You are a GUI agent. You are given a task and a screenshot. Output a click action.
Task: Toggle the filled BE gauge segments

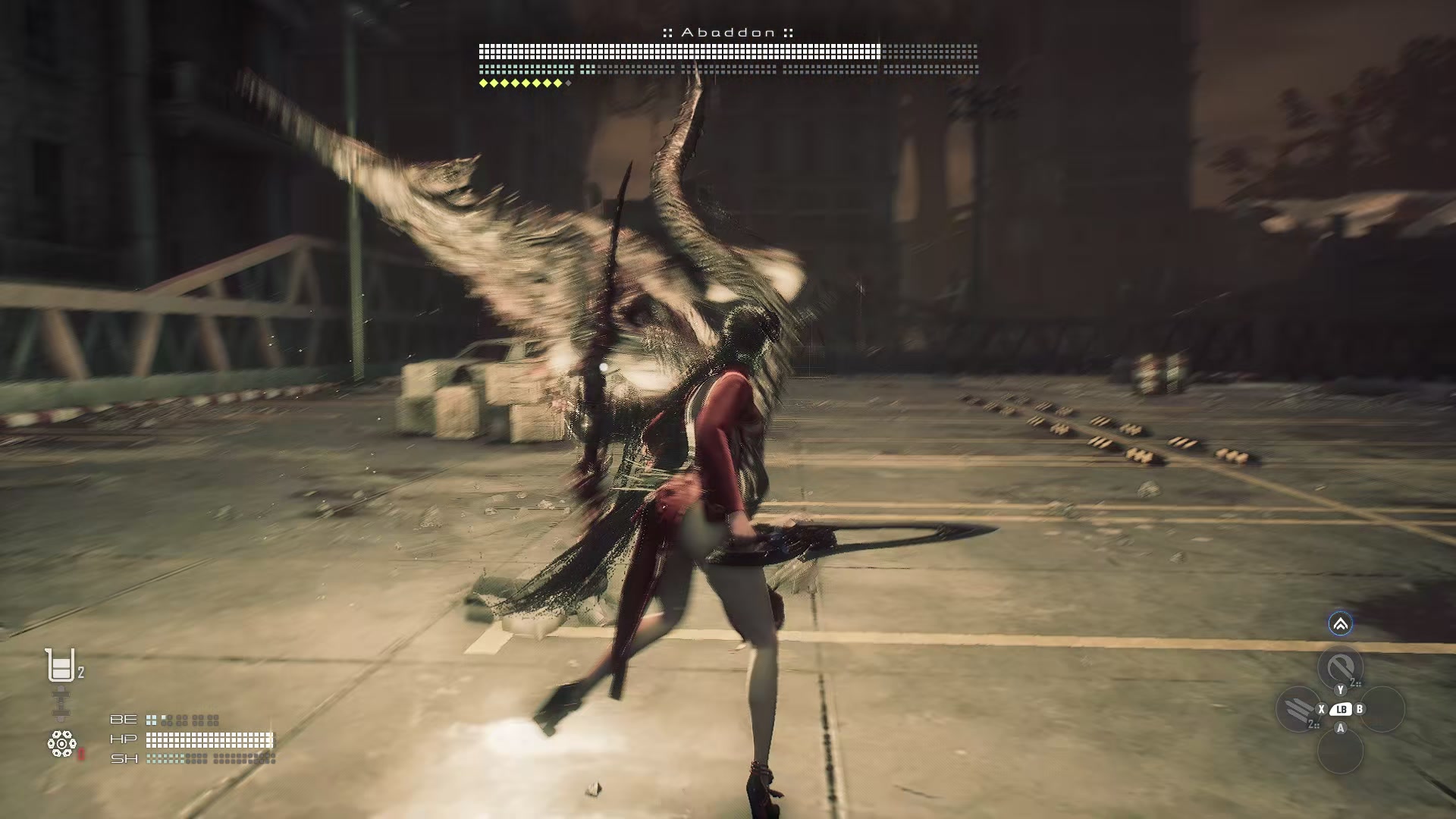pyautogui.click(x=151, y=720)
